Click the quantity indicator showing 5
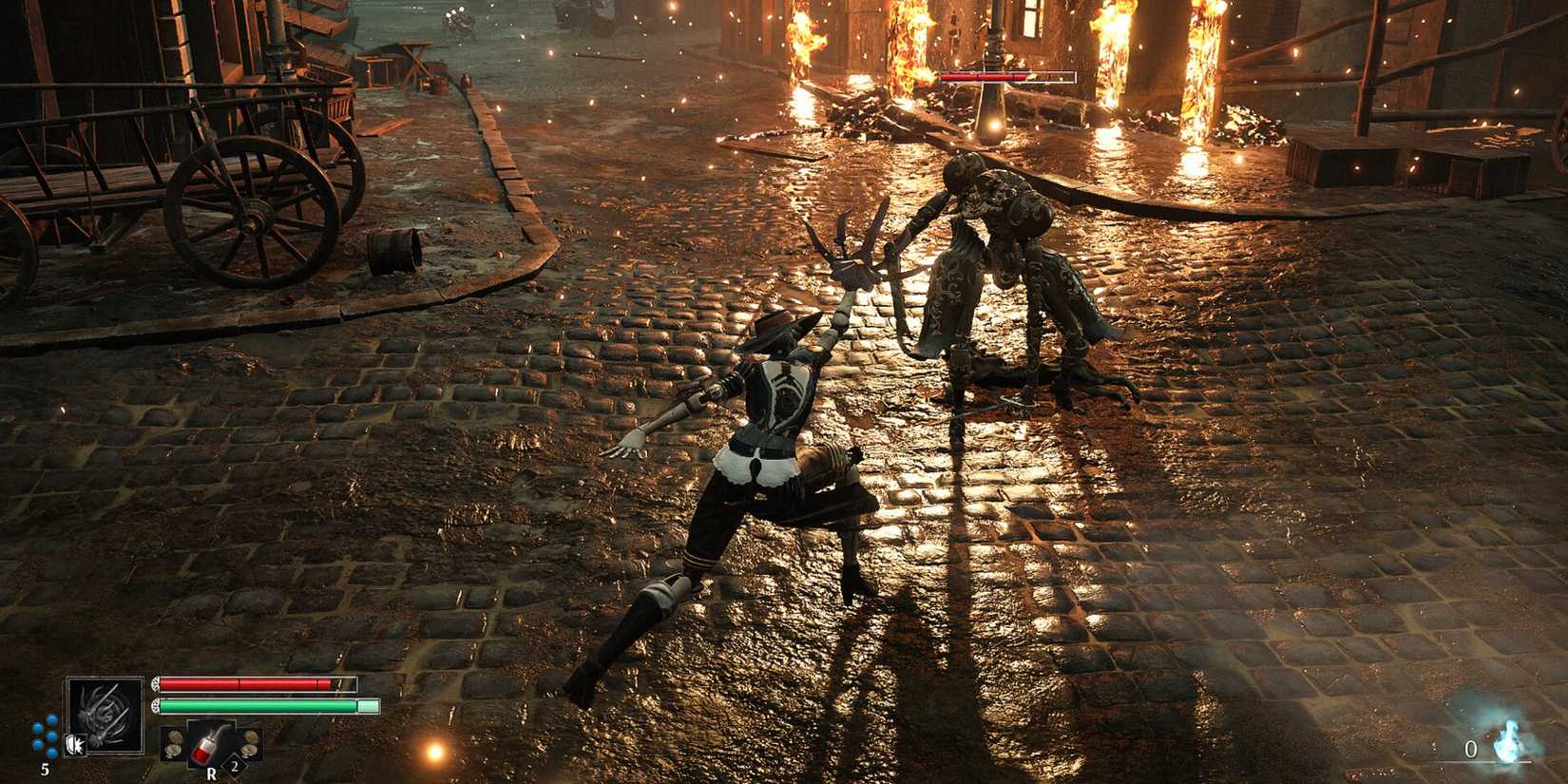The height and width of the screenshot is (784, 1568). coord(45,768)
